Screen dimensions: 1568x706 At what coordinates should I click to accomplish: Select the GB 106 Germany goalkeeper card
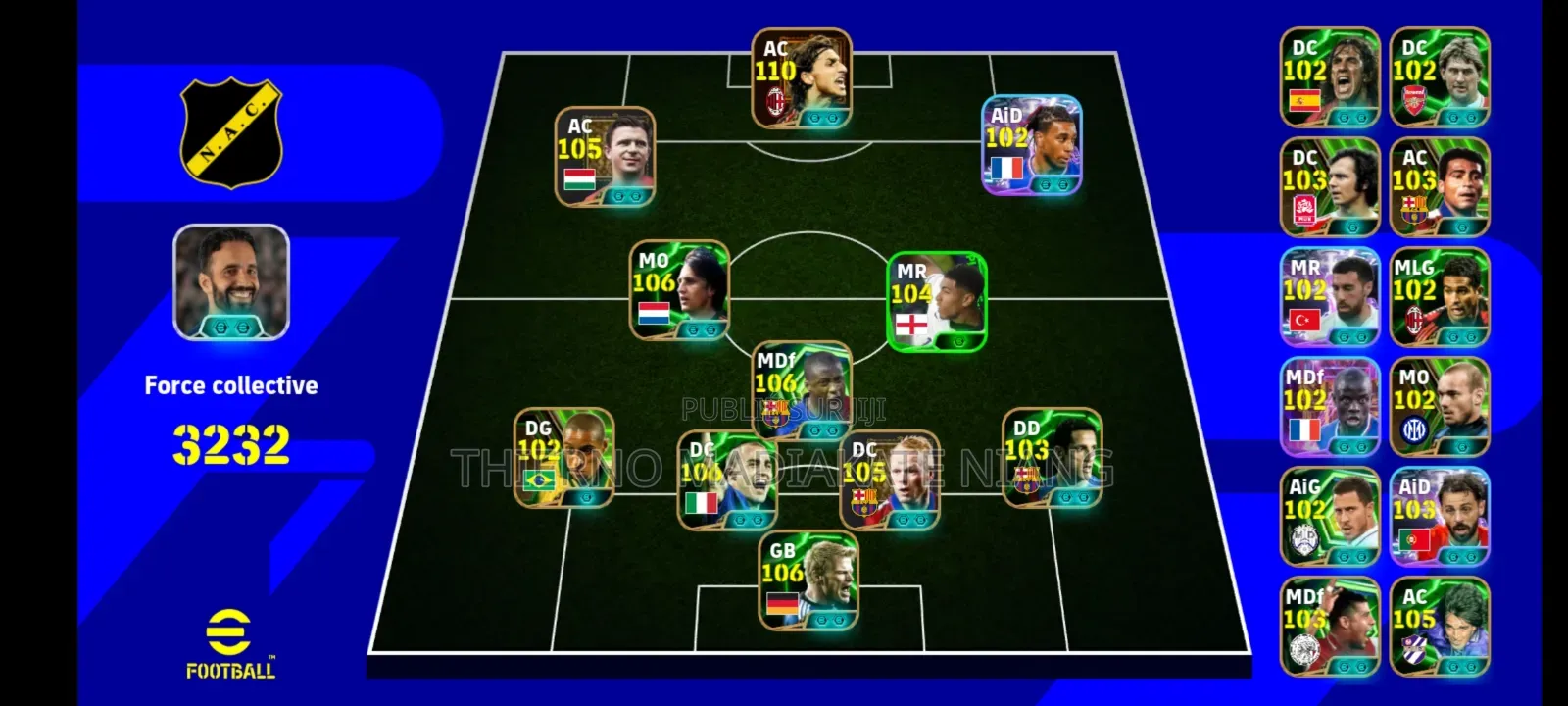[x=808, y=580]
